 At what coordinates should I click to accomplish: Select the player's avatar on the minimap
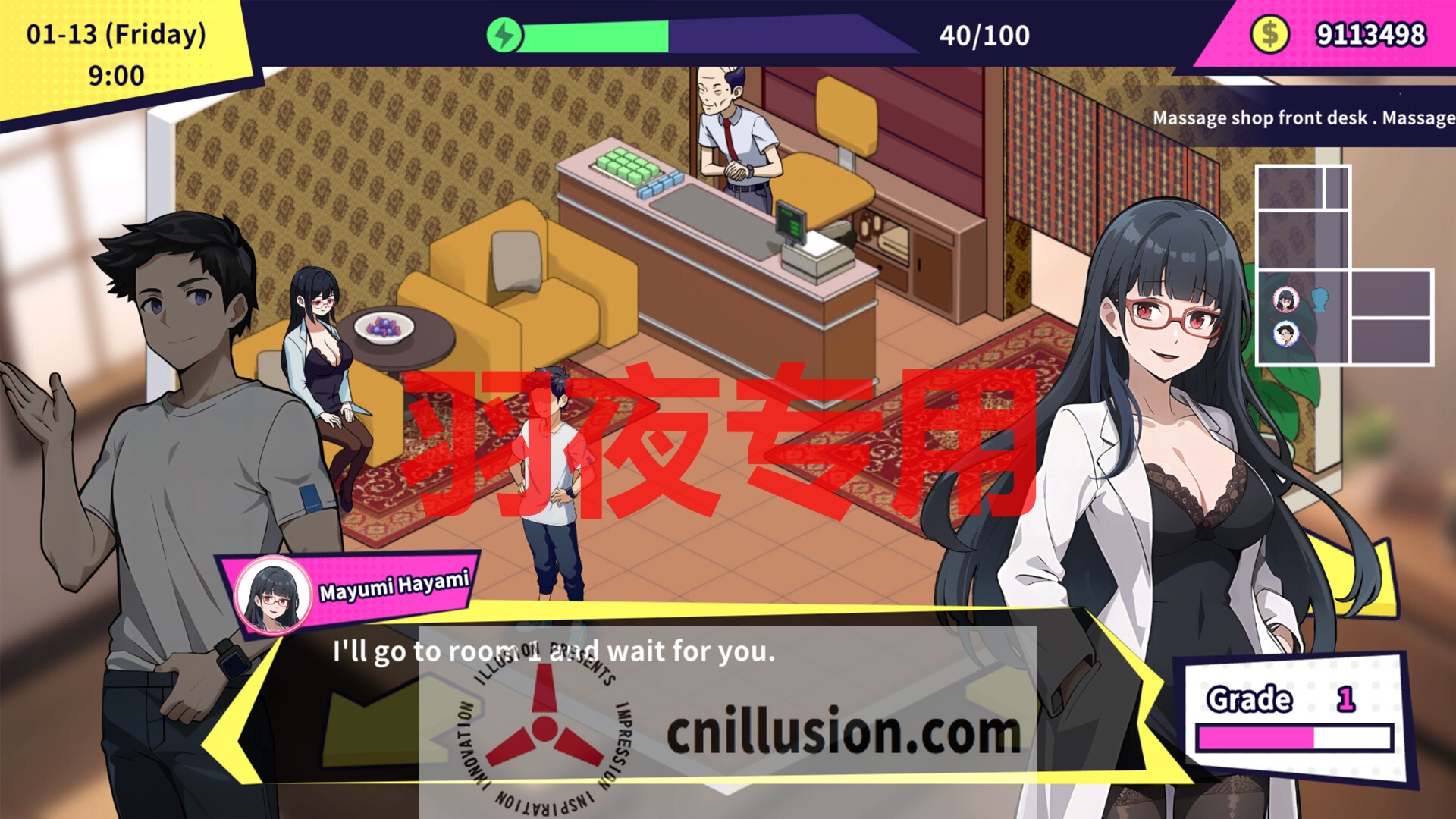pos(1286,334)
